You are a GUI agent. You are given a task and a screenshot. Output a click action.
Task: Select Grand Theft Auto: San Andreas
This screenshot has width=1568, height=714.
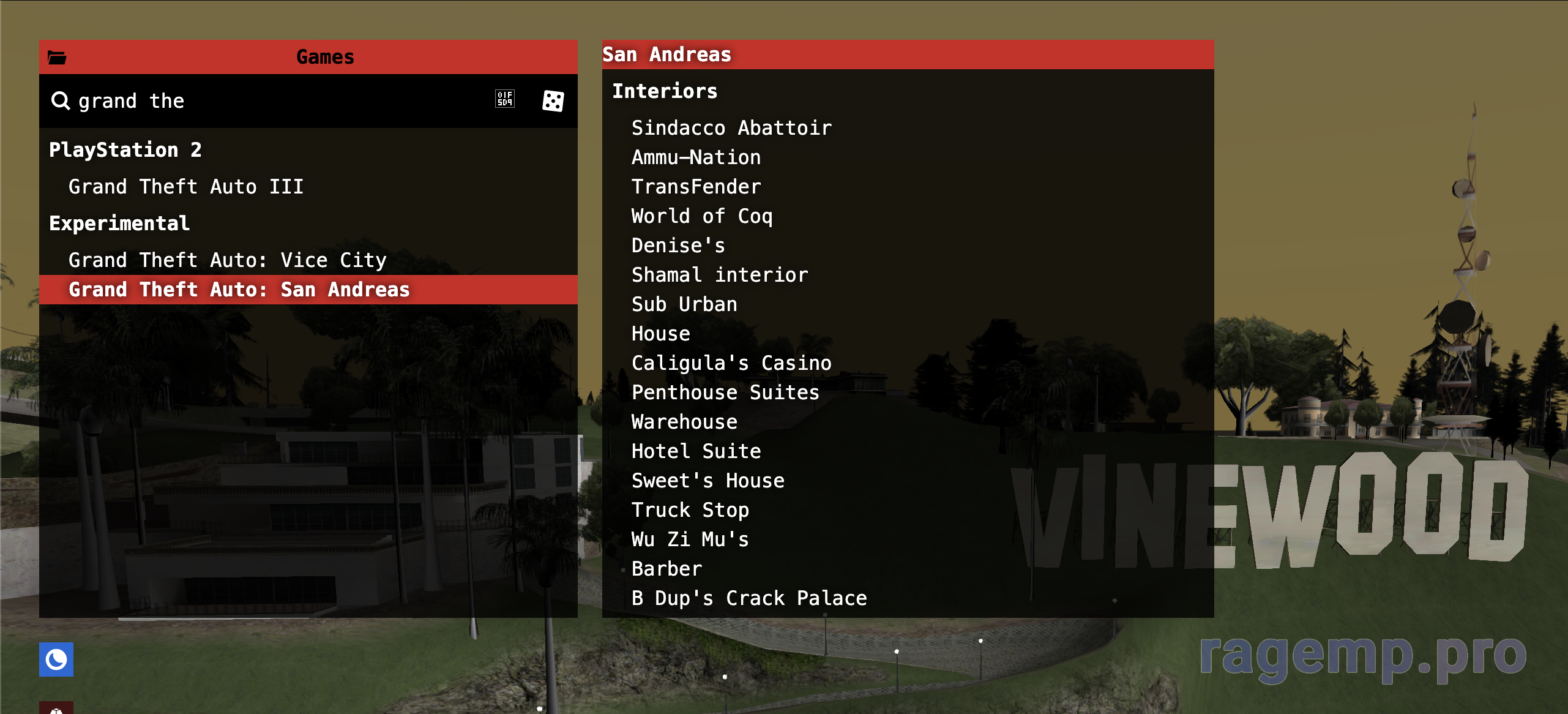coord(239,290)
